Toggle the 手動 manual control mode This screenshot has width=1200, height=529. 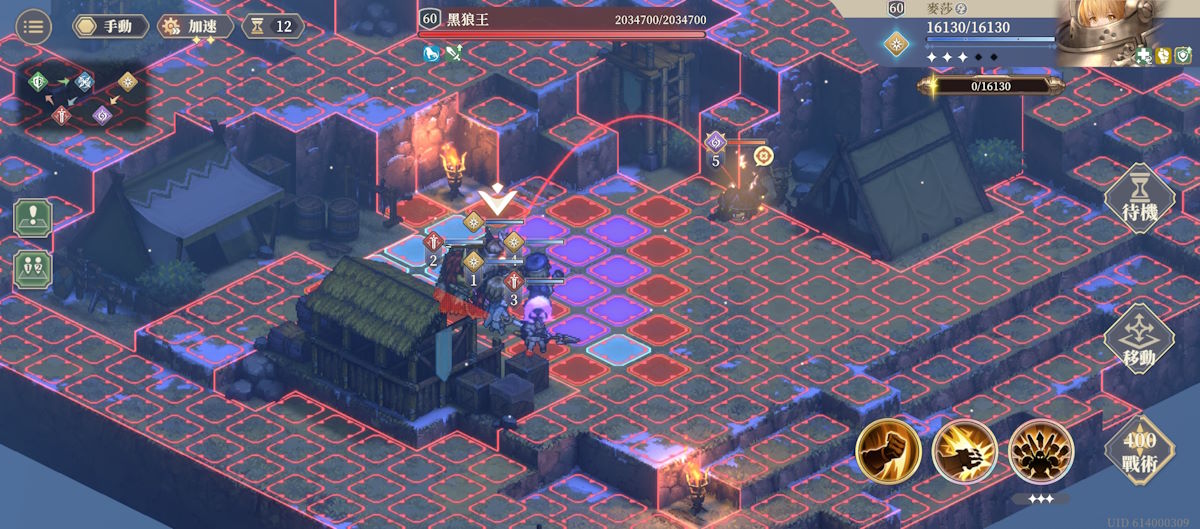click(x=104, y=26)
